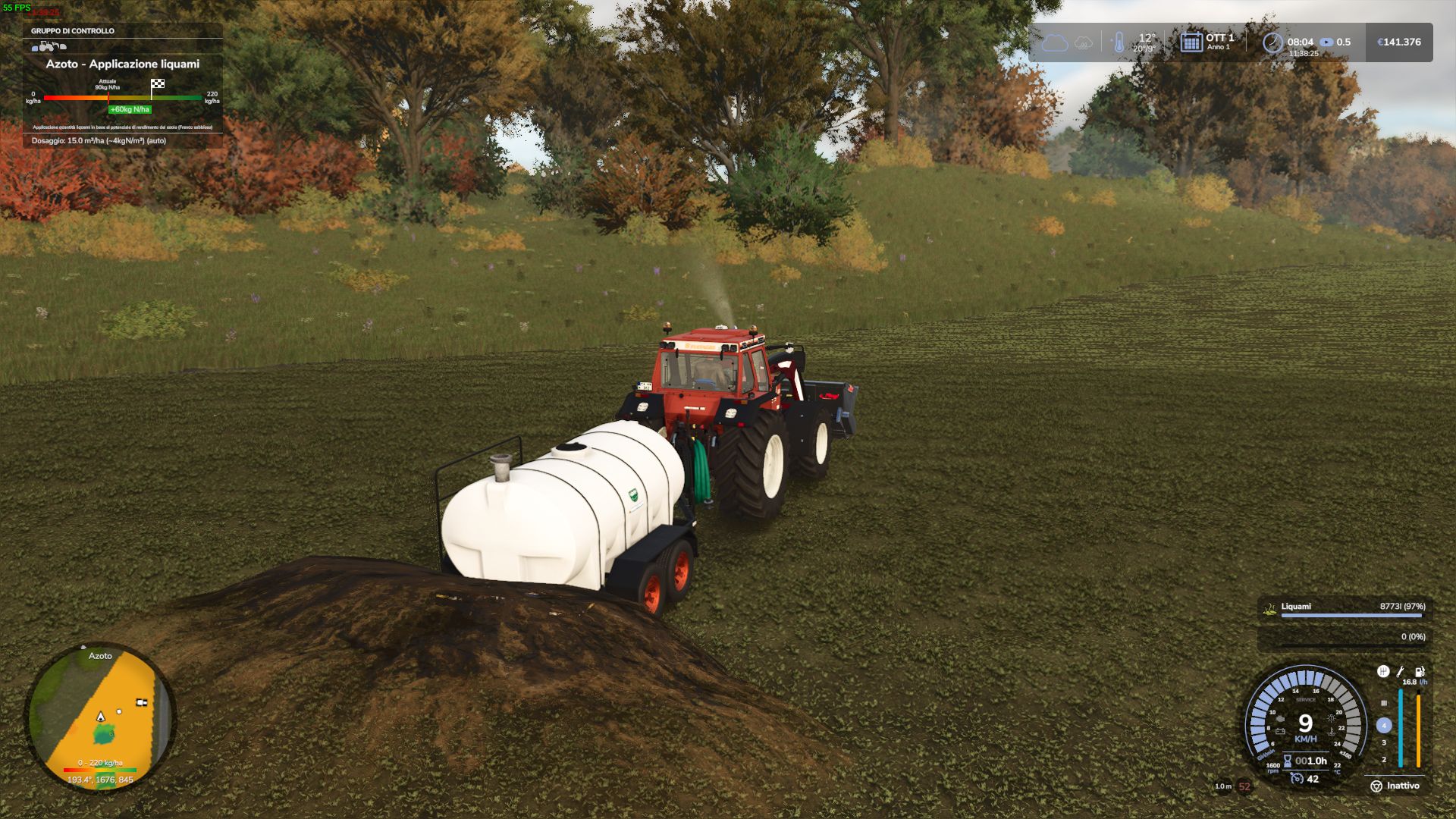Click the gearbox shifter icon

(1383, 671)
